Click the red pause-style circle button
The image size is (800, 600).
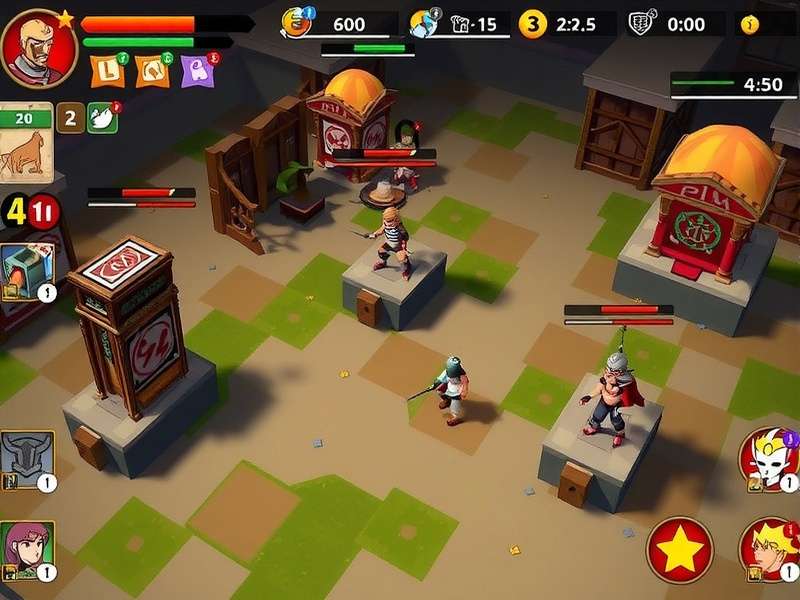[x=45, y=211]
